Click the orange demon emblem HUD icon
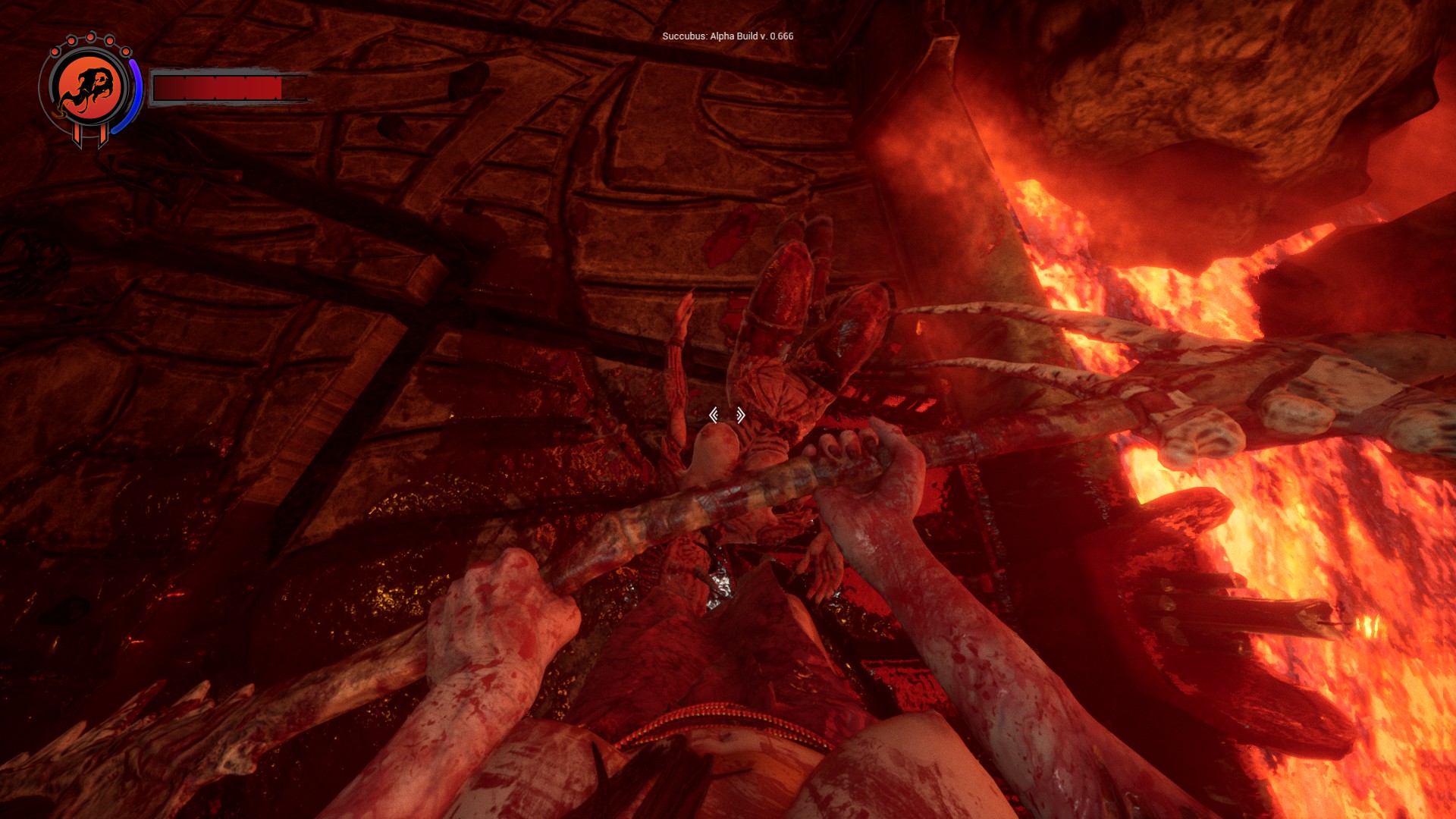 point(90,89)
